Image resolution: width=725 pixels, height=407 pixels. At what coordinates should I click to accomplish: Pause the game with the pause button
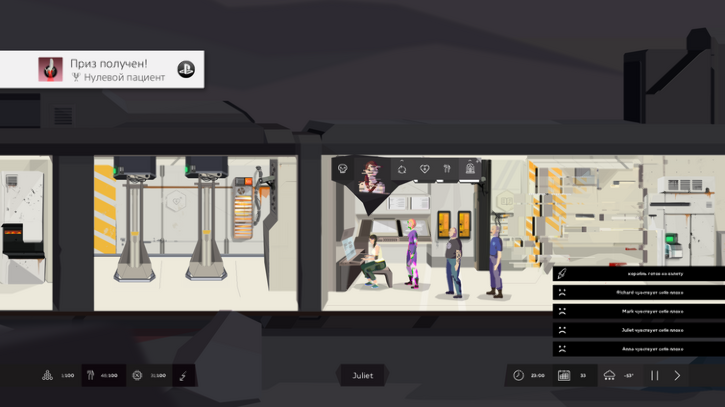(655, 375)
